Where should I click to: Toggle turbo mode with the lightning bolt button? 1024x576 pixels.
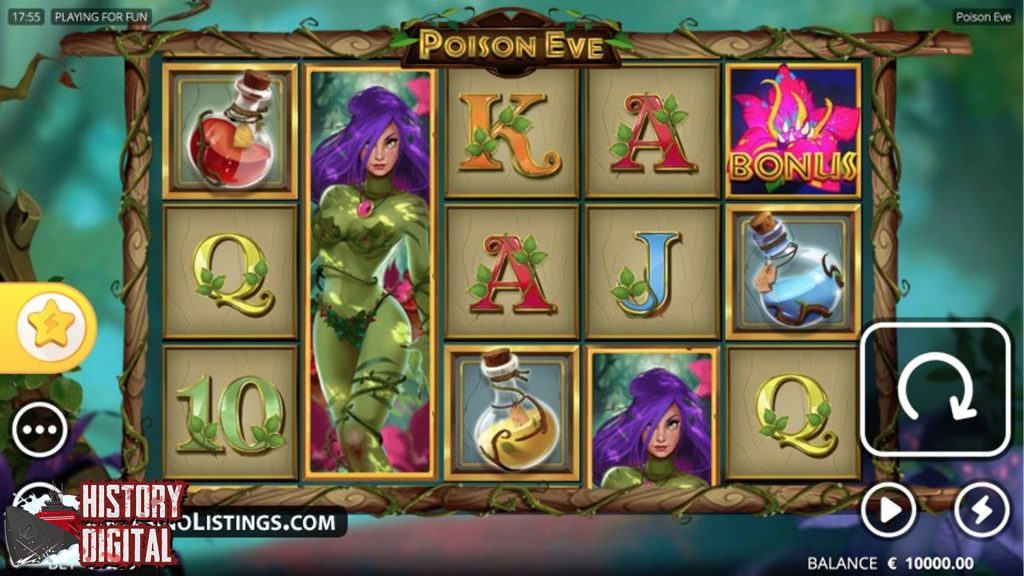[981, 511]
